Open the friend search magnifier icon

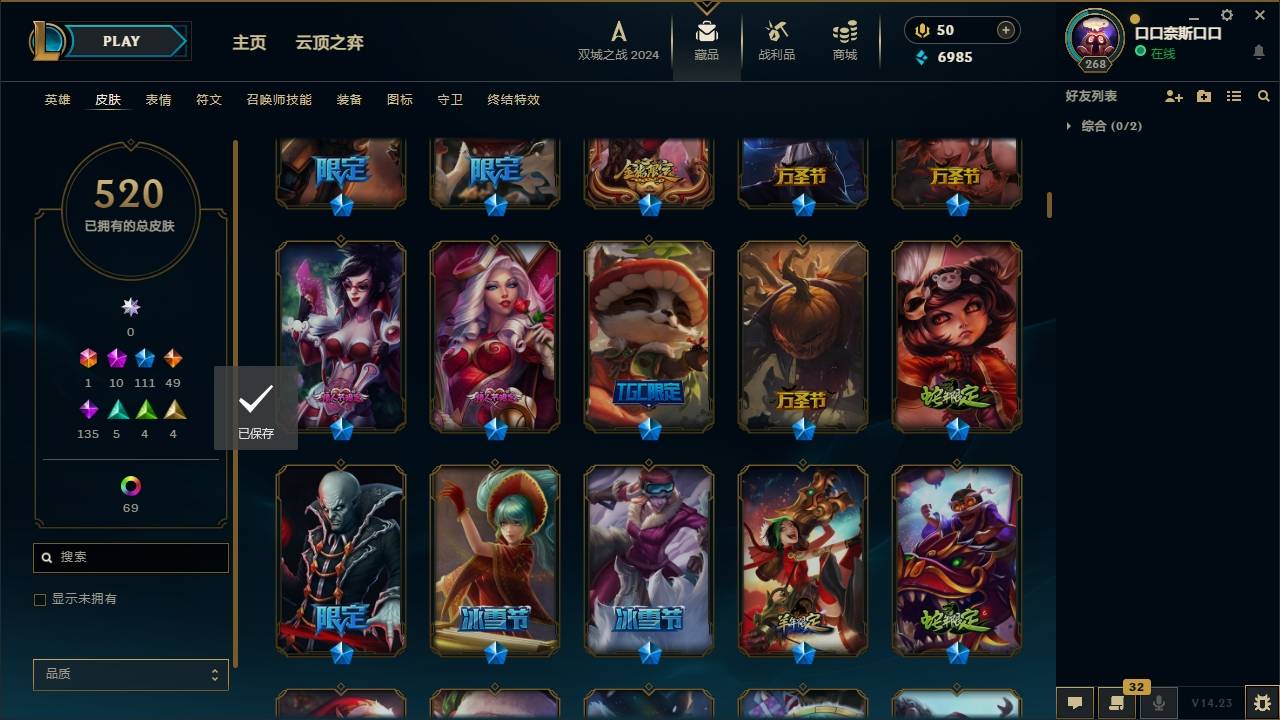pos(1263,96)
